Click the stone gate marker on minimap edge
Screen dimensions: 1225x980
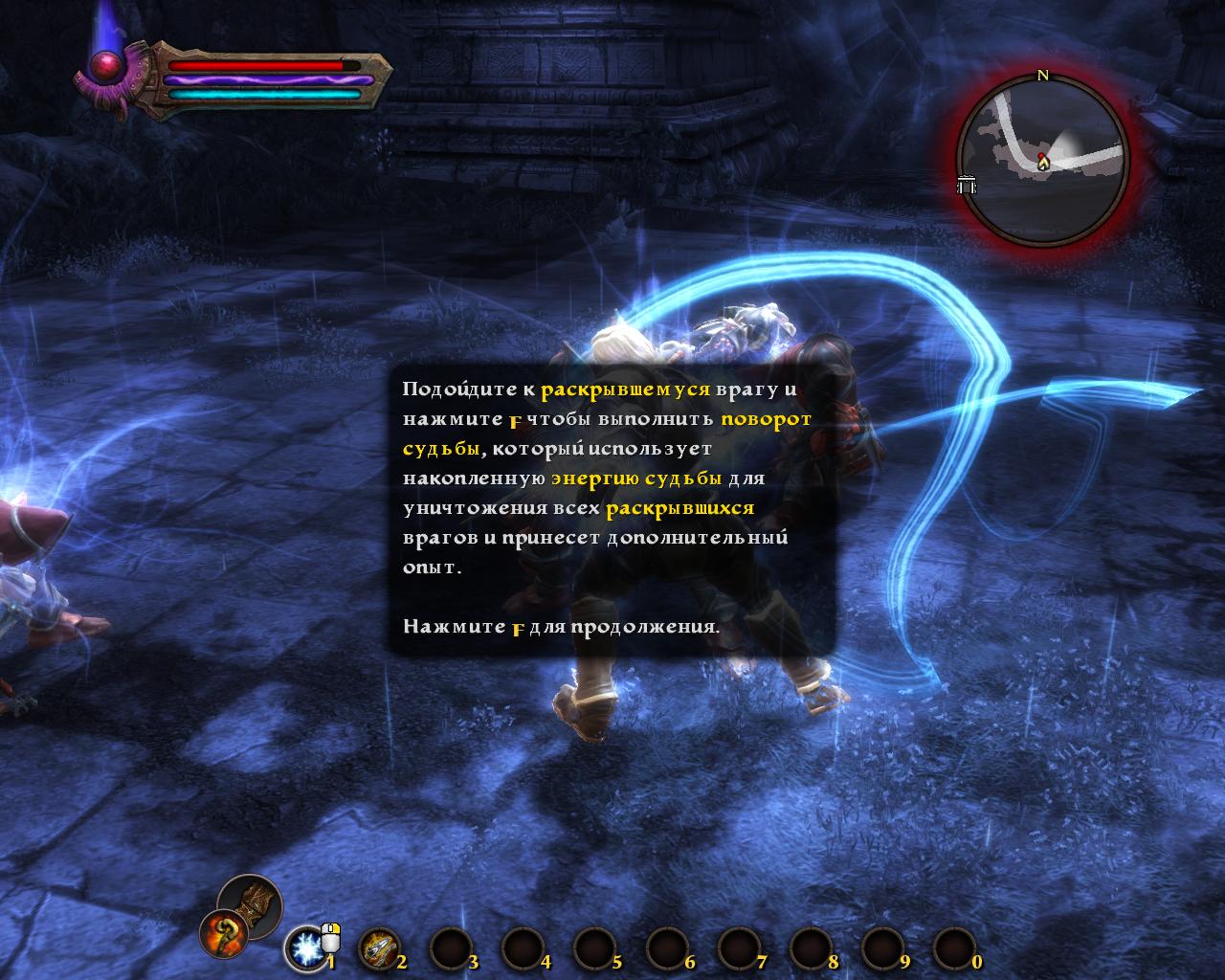[967, 185]
